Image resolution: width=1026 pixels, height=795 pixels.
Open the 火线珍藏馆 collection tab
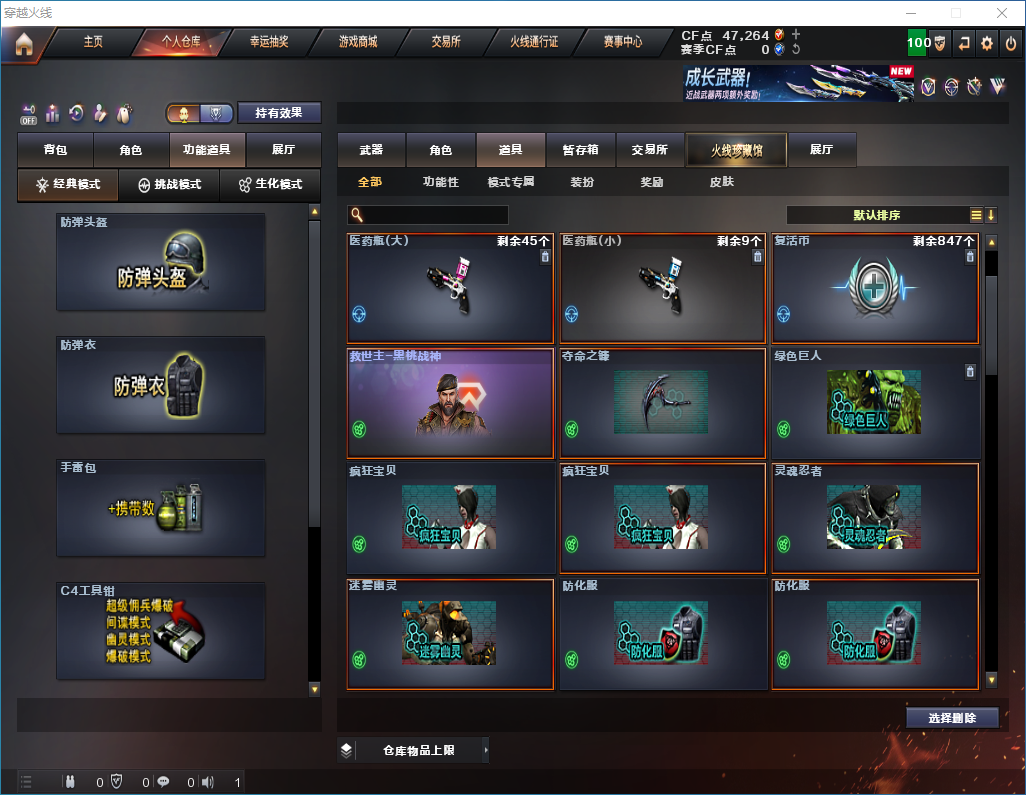pos(736,150)
